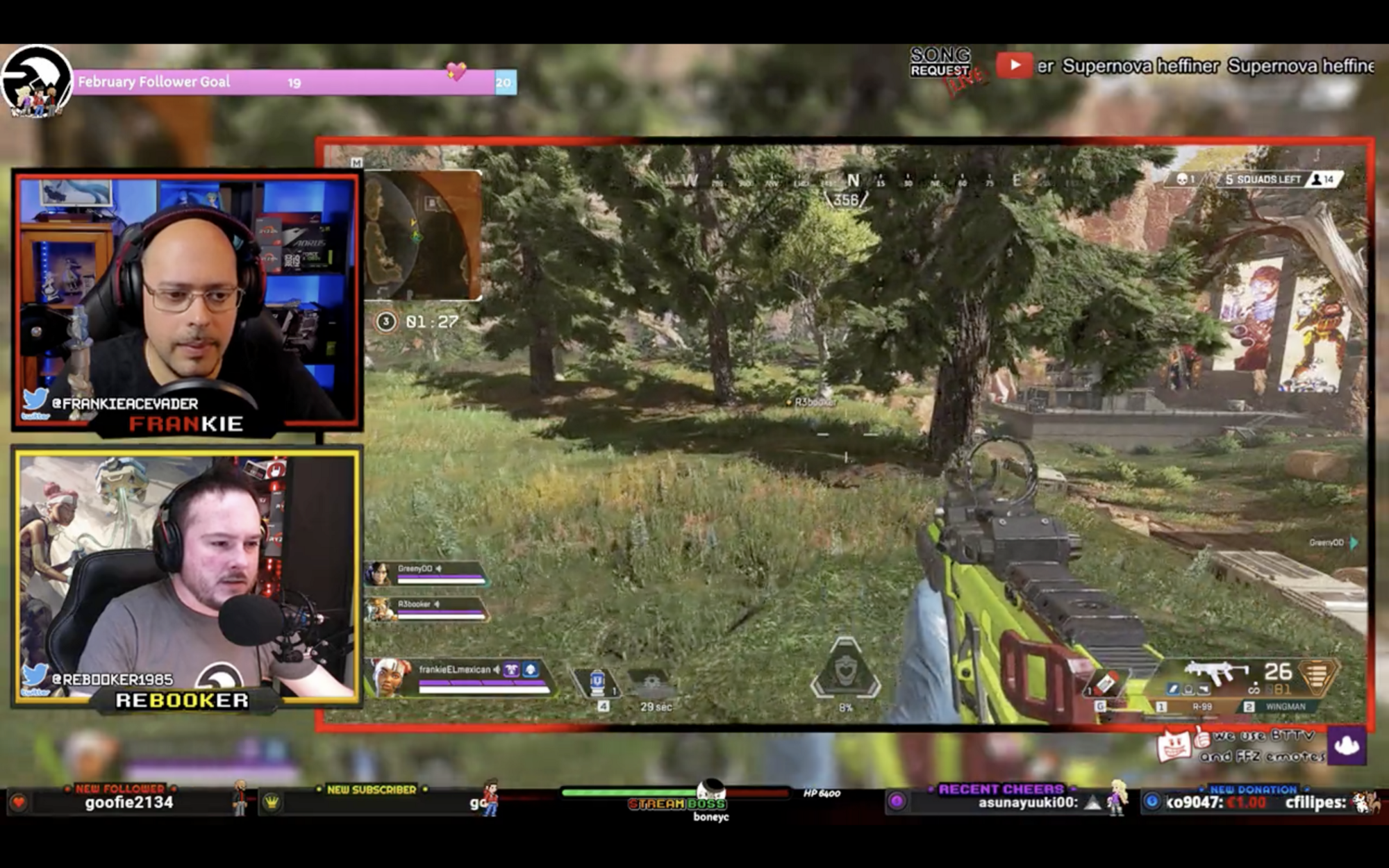Click the crown icon beside New Subscriber
This screenshot has height=868, width=1389.
[270, 802]
